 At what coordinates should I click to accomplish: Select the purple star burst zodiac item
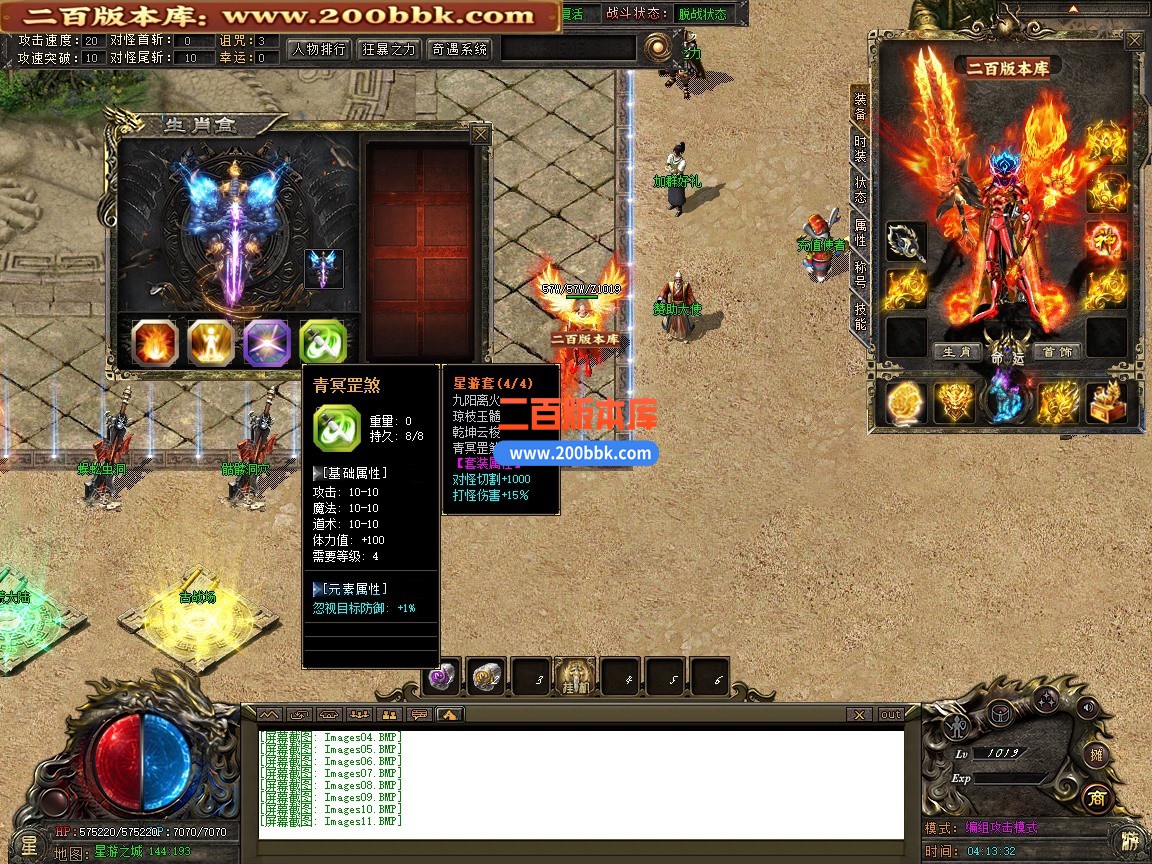(x=267, y=343)
